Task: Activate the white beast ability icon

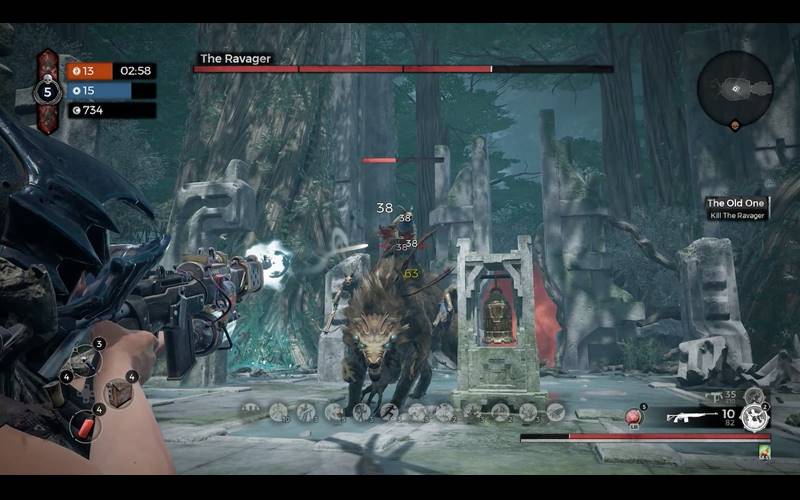Action: coord(755,420)
